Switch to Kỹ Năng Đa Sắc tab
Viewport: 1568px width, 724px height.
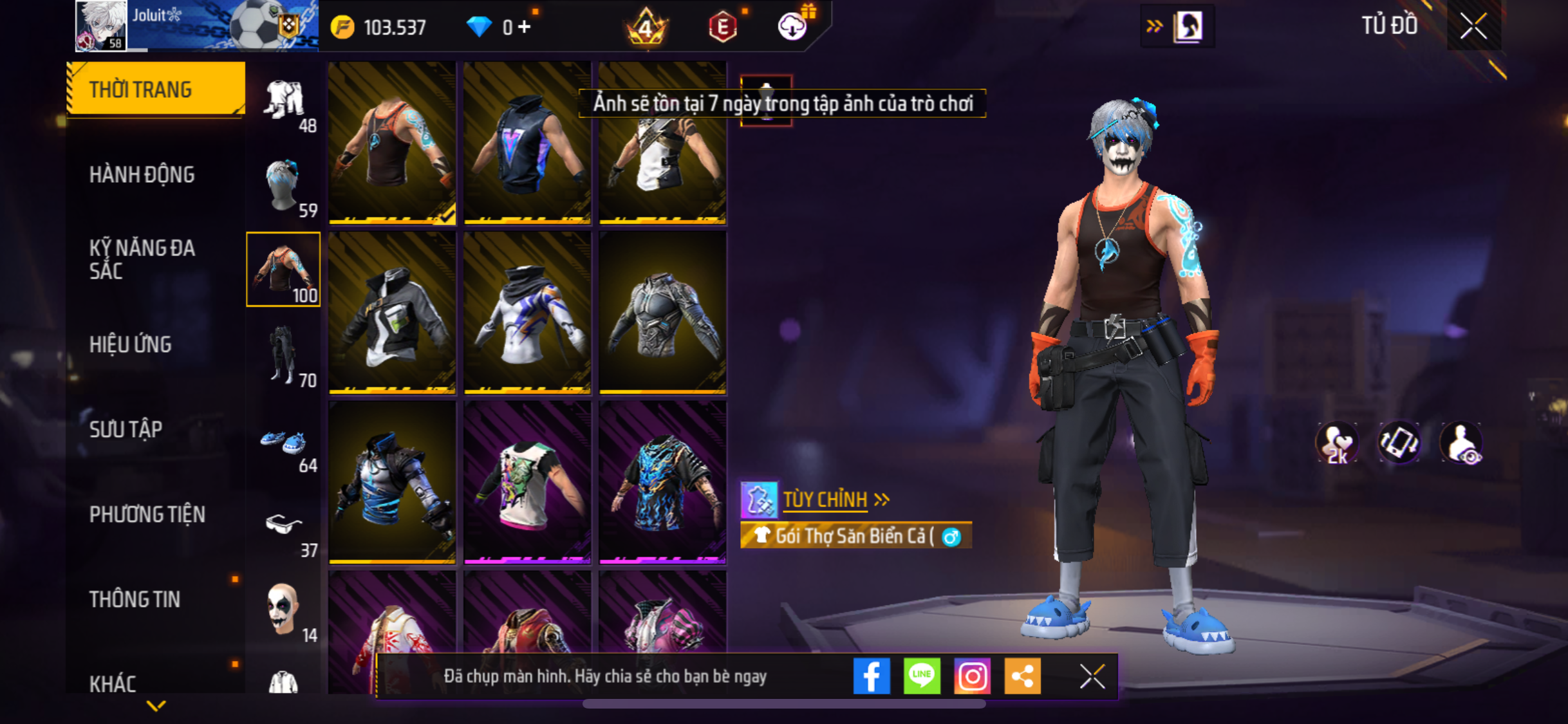coord(142,259)
